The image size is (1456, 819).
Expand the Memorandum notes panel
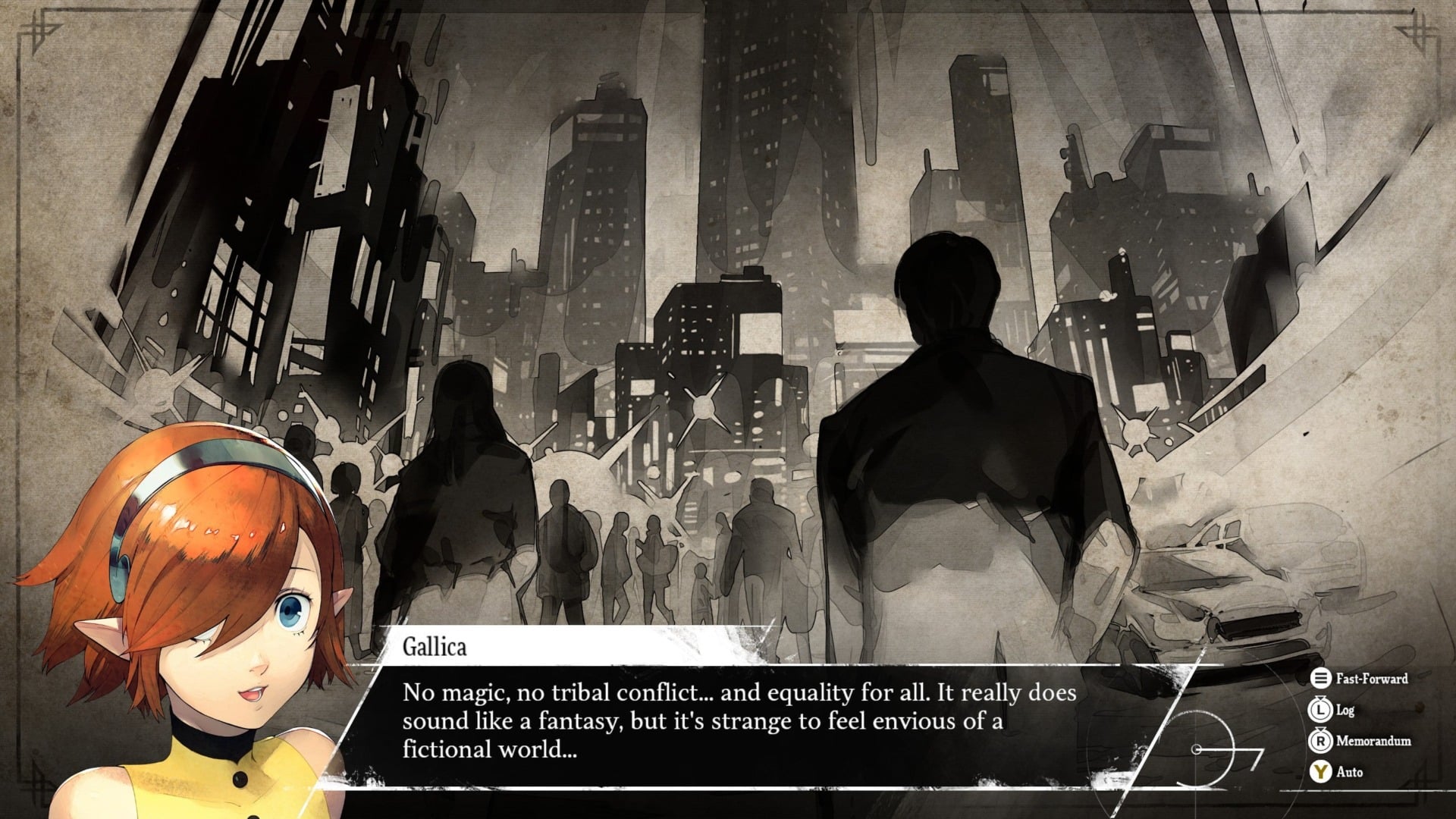coord(1373,741)
